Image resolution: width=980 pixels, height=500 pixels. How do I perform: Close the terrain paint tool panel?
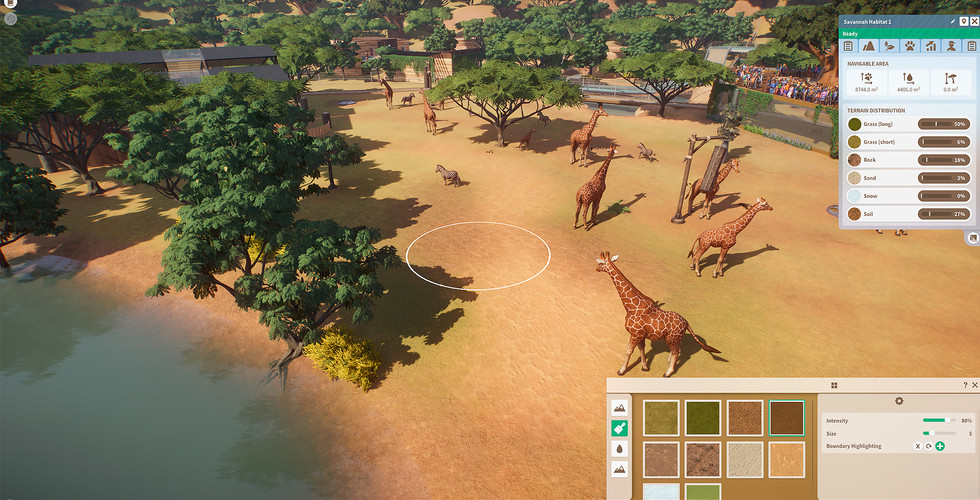[974, 385]
